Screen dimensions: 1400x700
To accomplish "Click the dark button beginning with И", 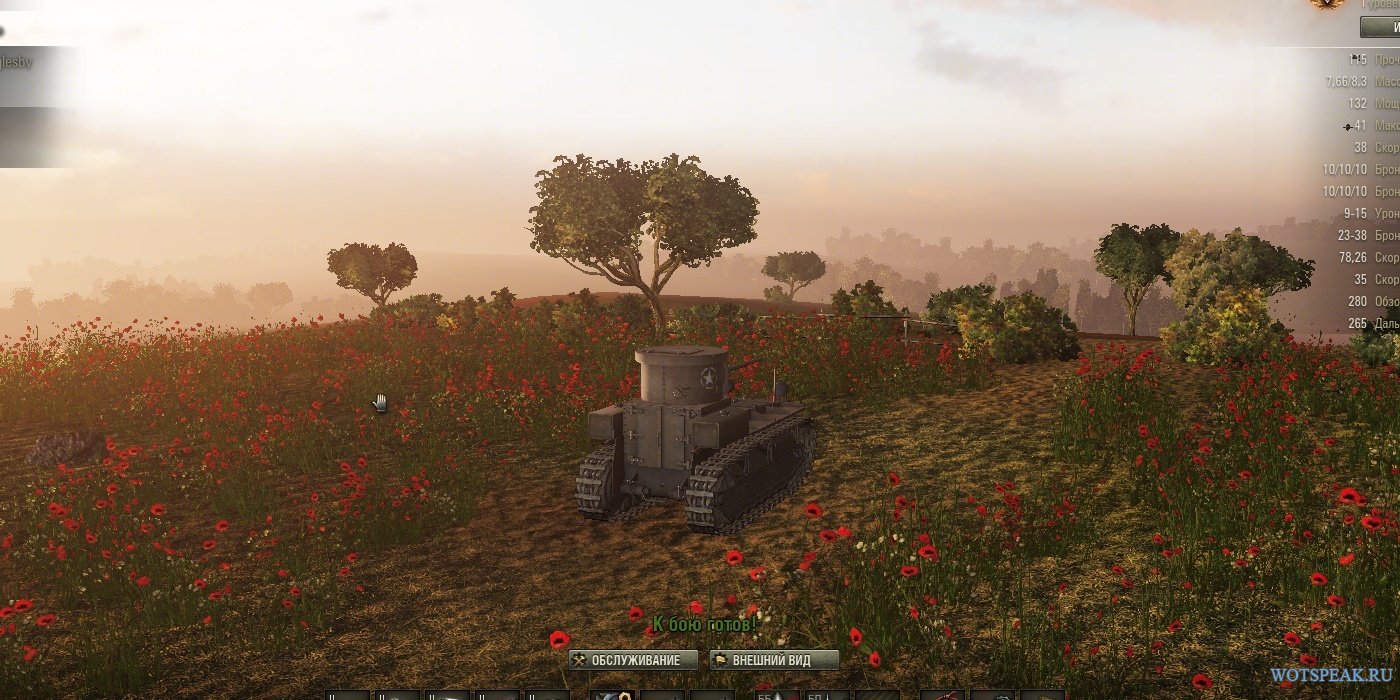I will 1381,27.
